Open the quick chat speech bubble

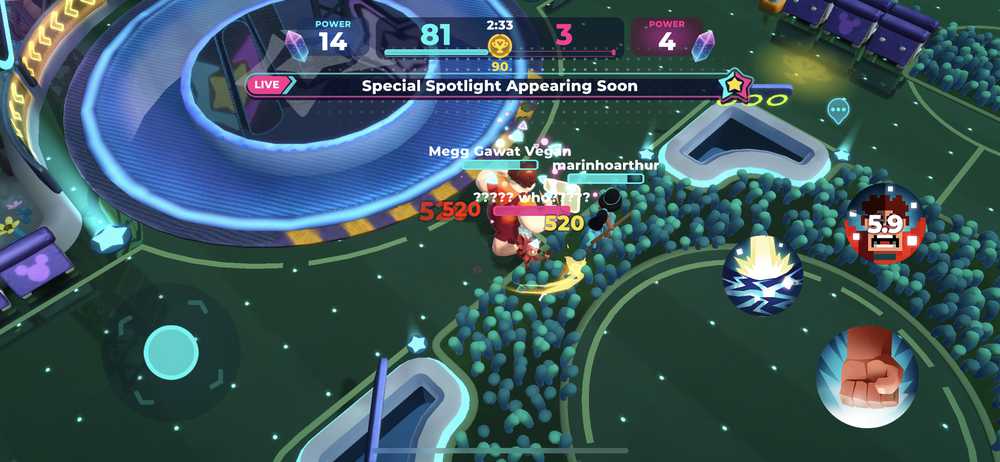(838, 108)
